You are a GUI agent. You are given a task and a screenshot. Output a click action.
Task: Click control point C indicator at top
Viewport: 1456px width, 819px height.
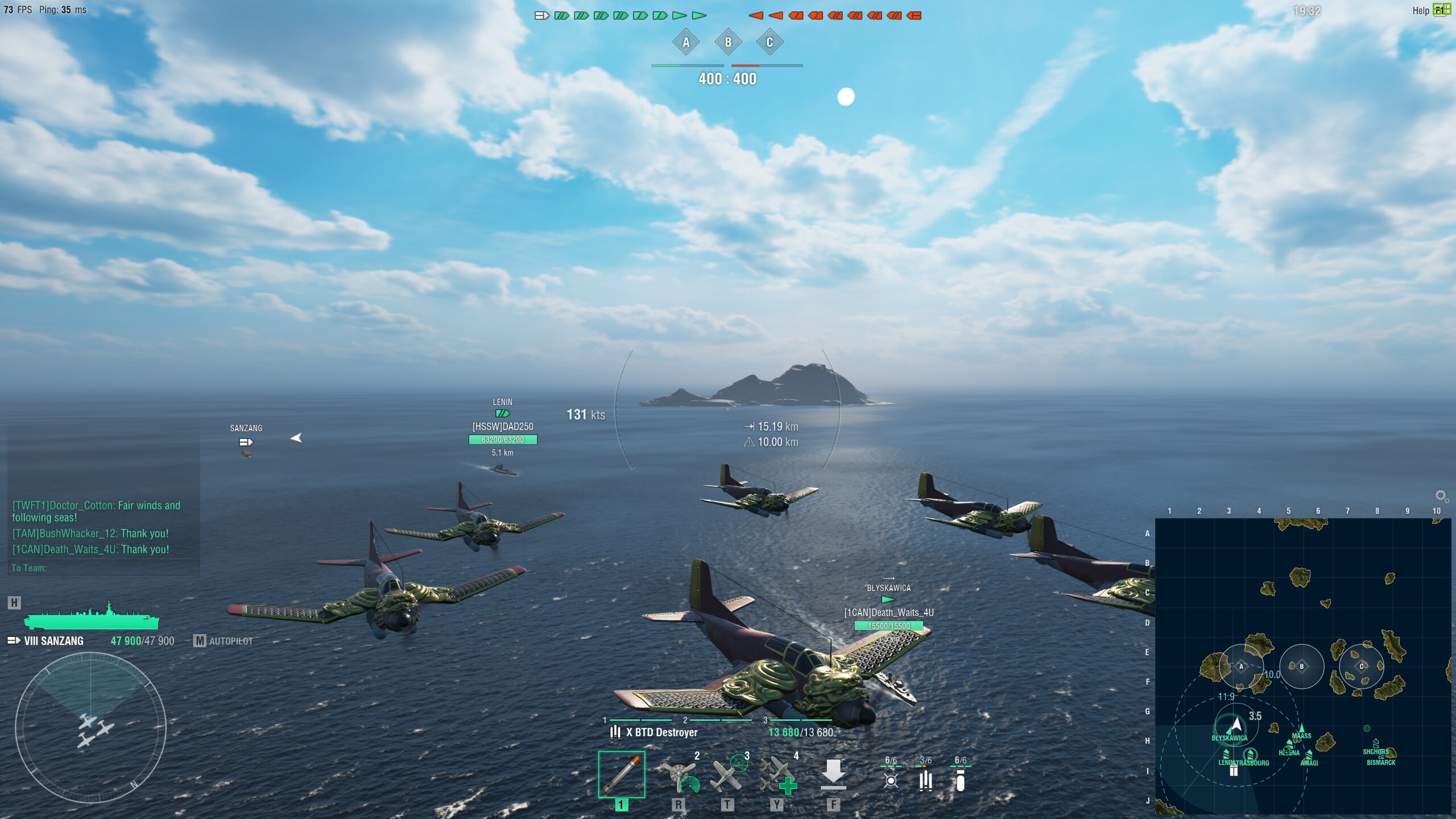(x=770, y=42)
